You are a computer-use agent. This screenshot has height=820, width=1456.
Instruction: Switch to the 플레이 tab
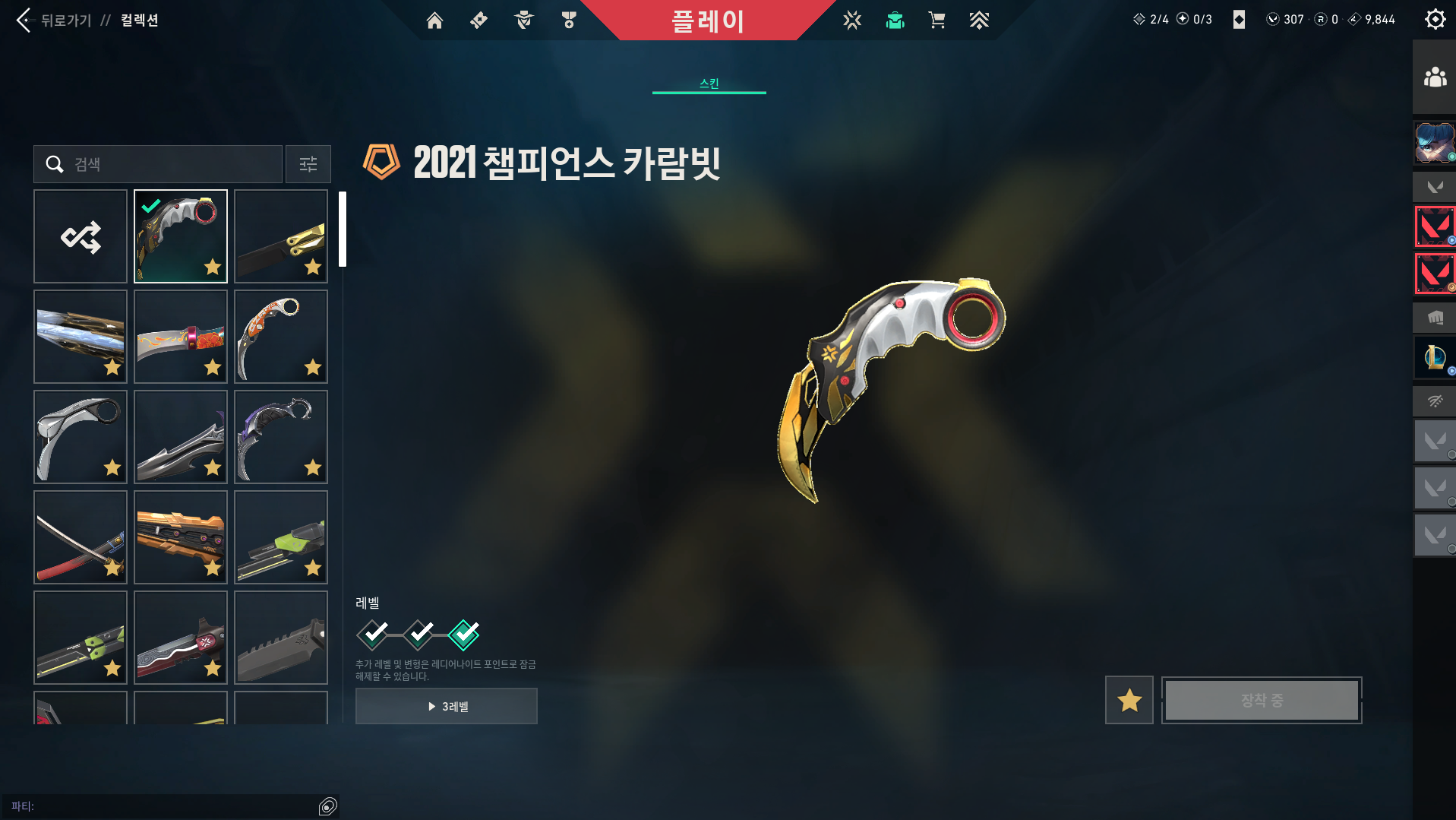point(709,21)
